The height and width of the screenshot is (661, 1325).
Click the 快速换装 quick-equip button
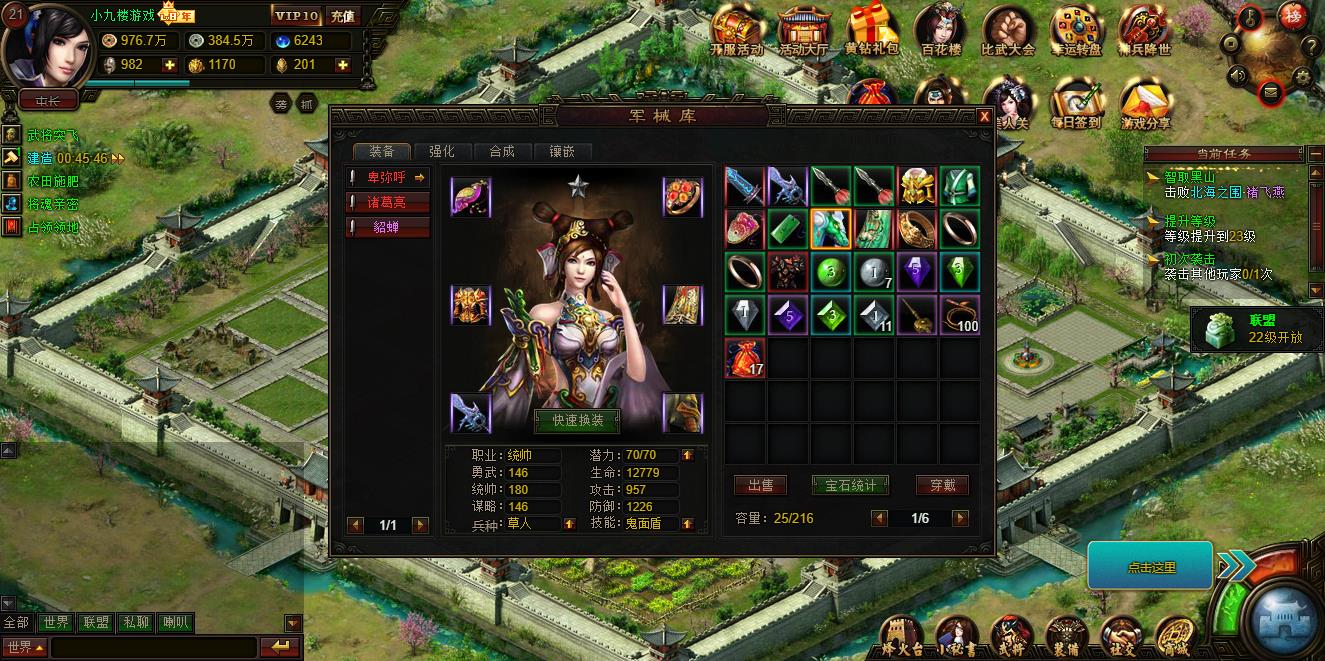[577, 421]
